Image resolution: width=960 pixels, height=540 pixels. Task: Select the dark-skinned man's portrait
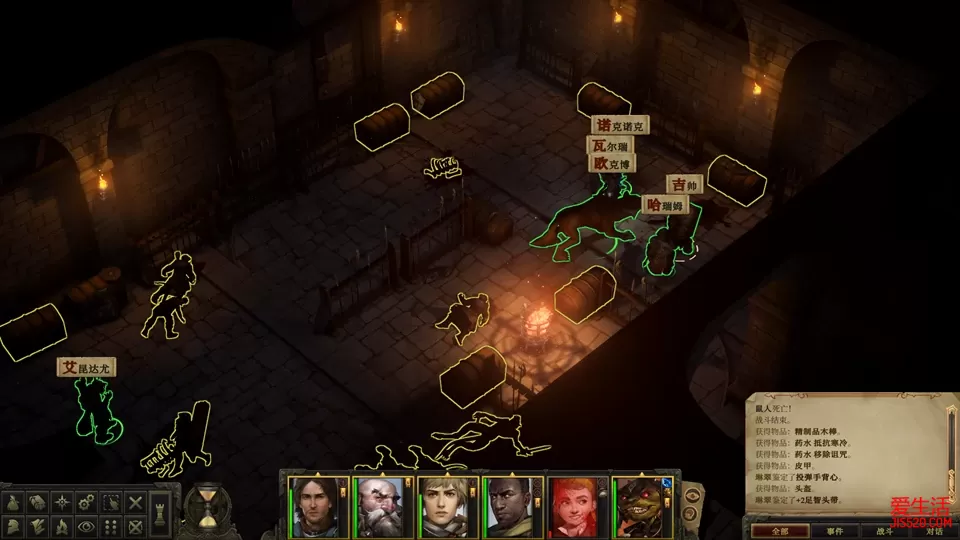tap(507, 507)
